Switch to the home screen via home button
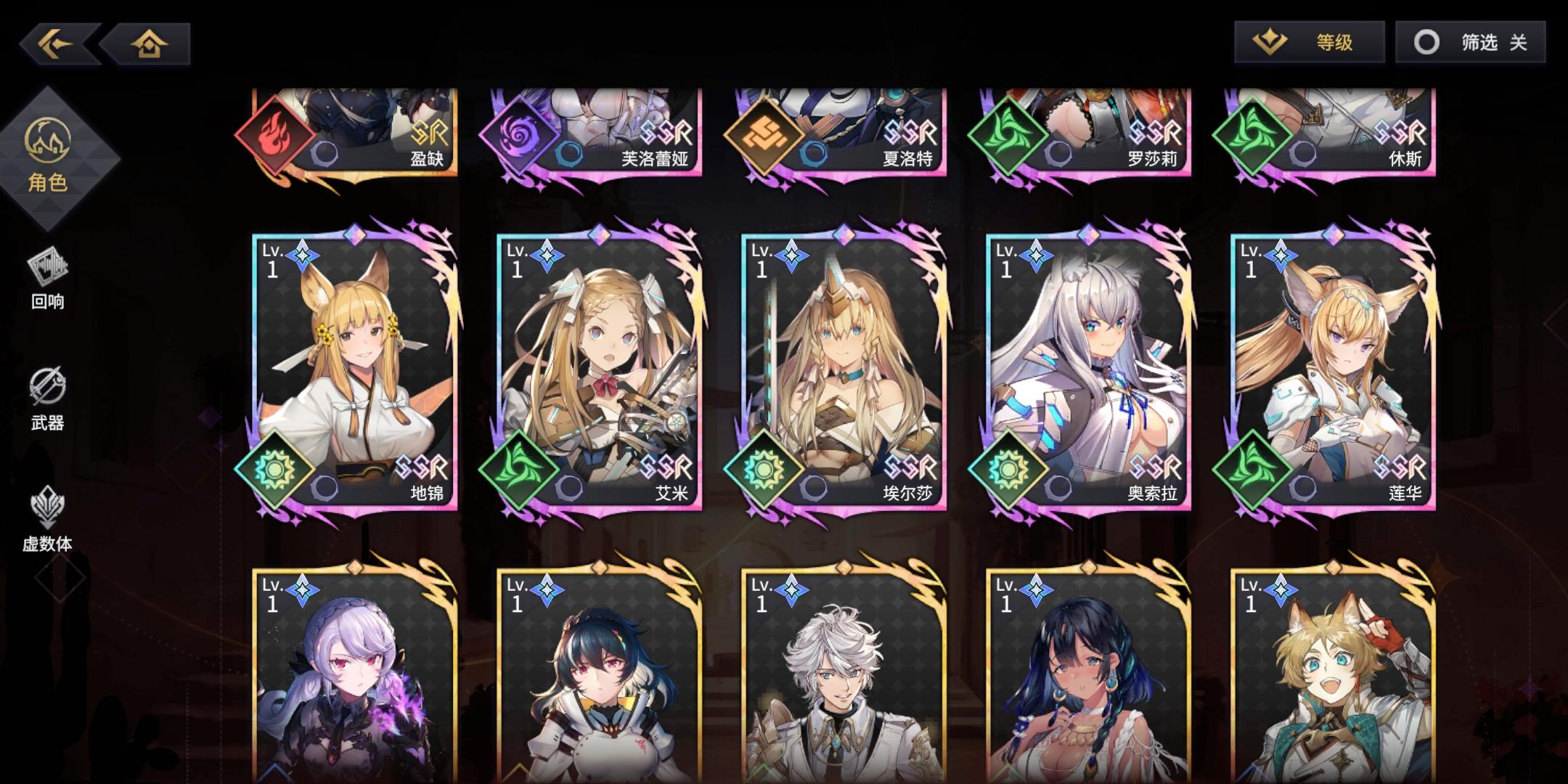The width and height of the screenshot is (1568, 784). point(149,45)
